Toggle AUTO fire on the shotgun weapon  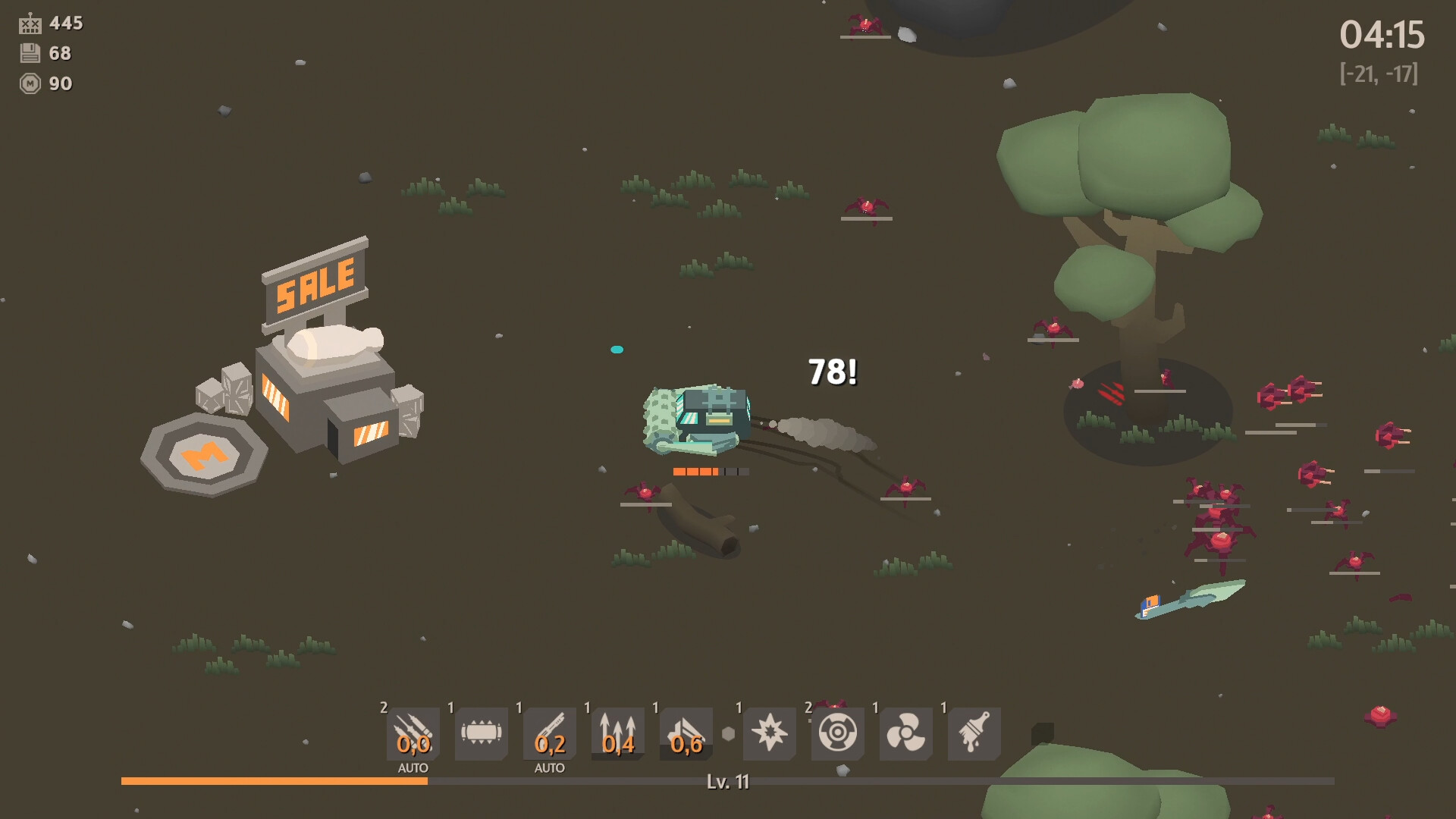(x=549, y=767)
